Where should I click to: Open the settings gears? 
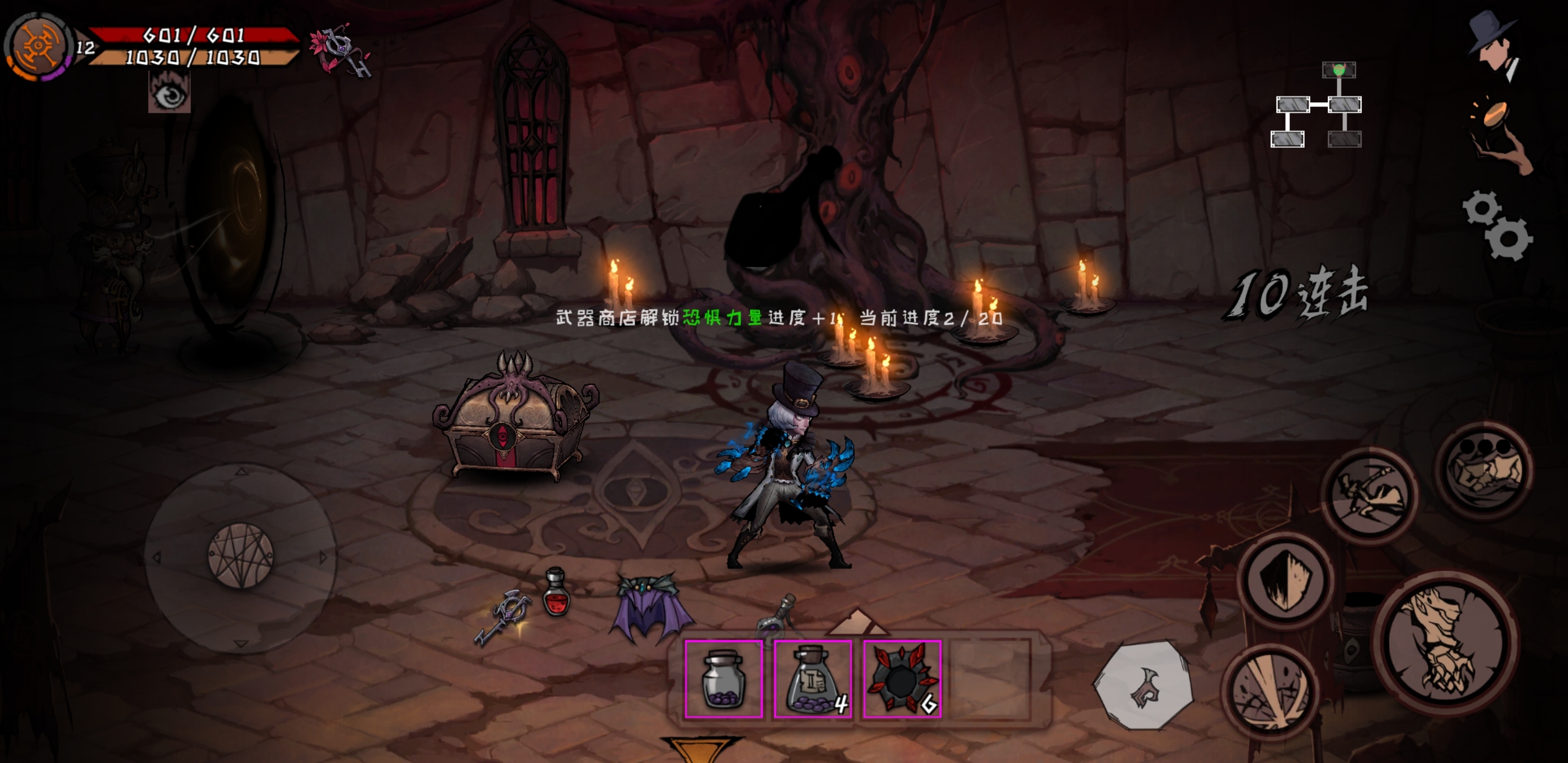click(x=1498, y=226)
